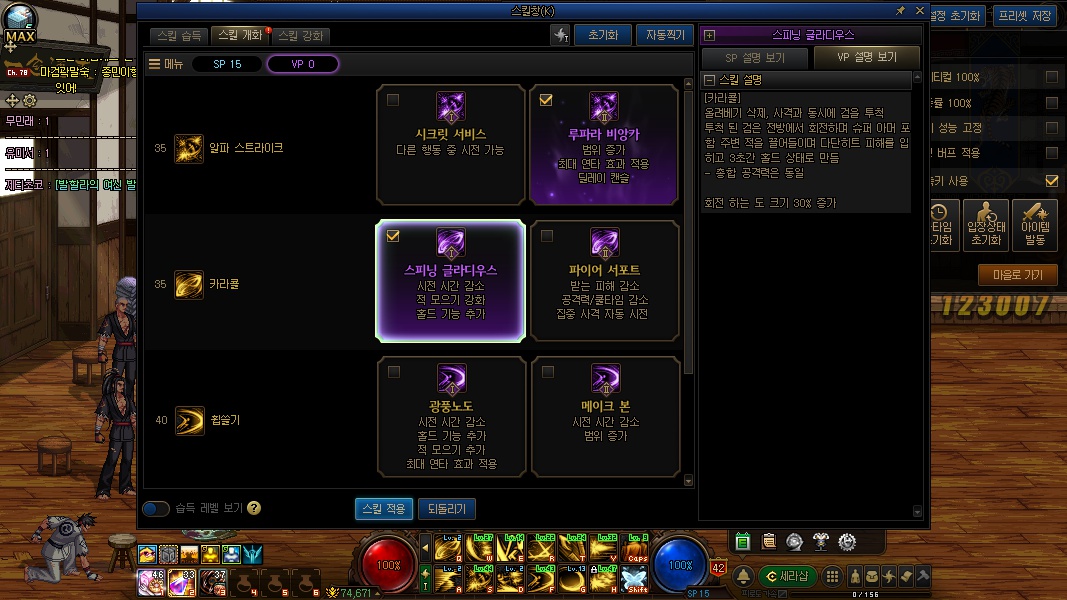Pick the 파이어 서포트 skill card
This screenshot has width=1067, height=600.
603,282
